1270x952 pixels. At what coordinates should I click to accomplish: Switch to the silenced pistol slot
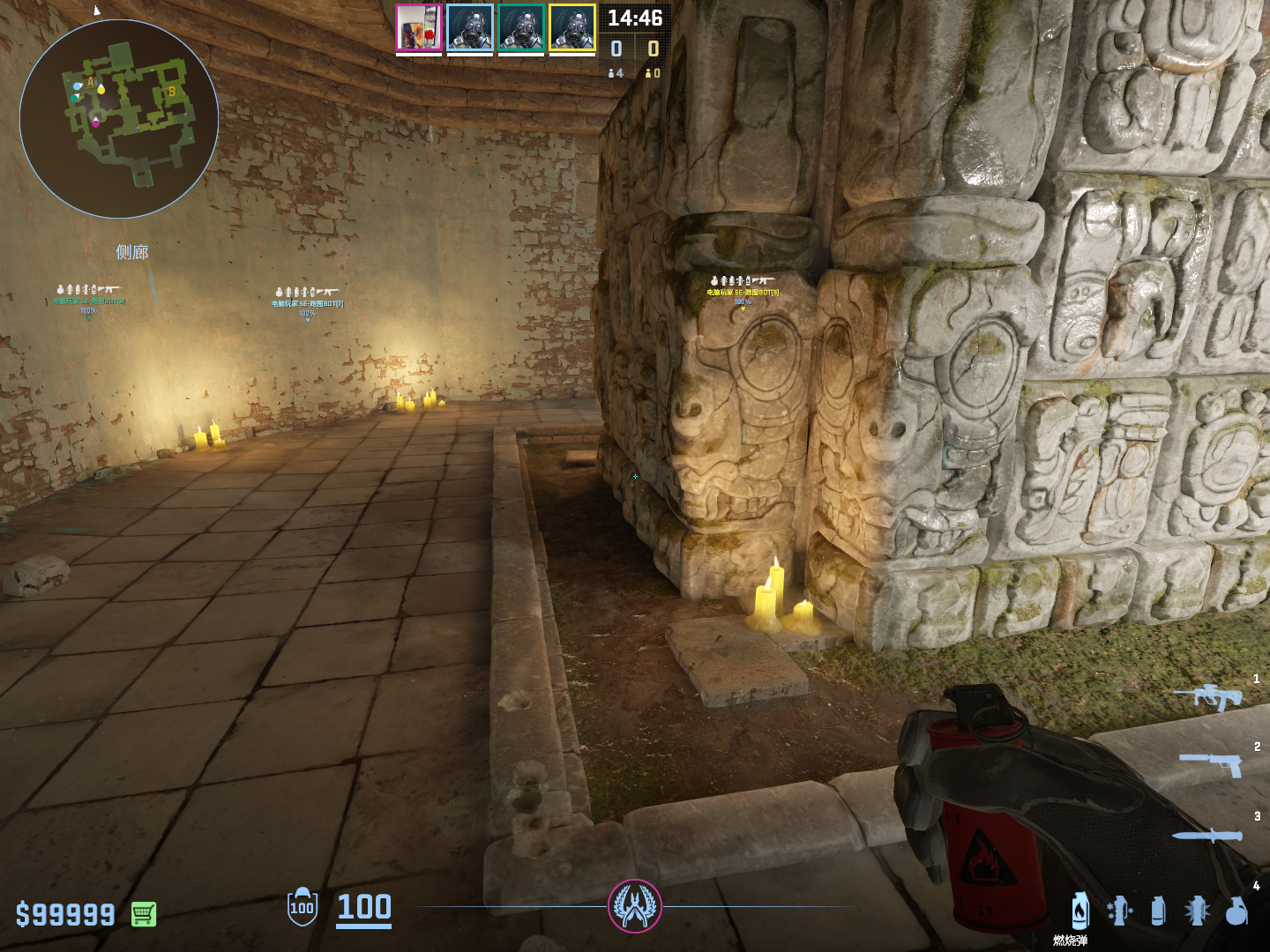[1212, 763]
